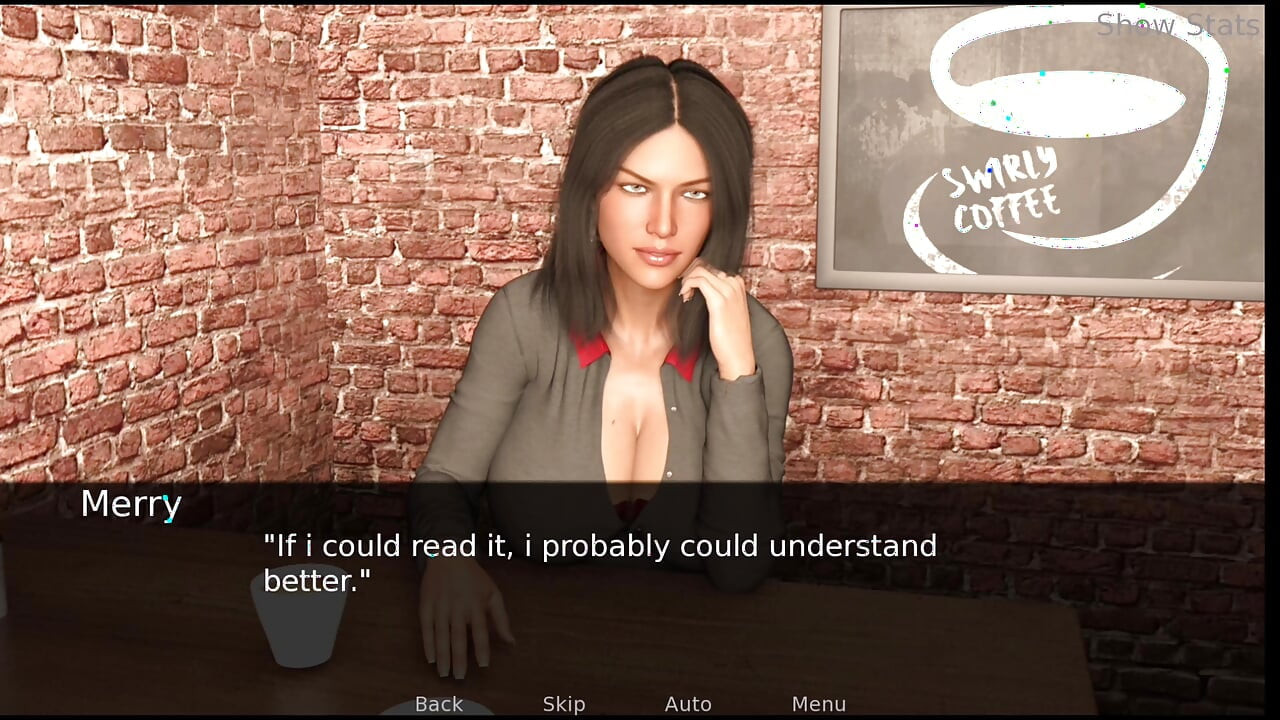
Task: Toggle Auto dialogue advance
Action: (x=688, y=704)
